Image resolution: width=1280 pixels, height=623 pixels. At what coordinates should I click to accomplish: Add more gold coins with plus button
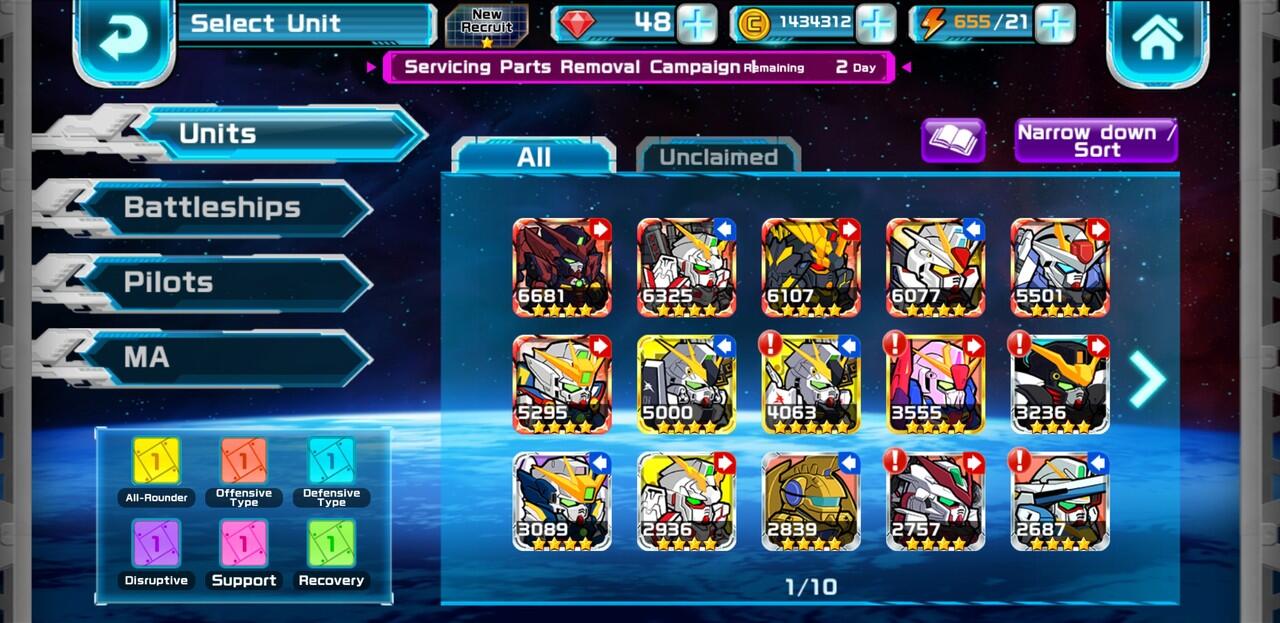[x=875, y=23]
